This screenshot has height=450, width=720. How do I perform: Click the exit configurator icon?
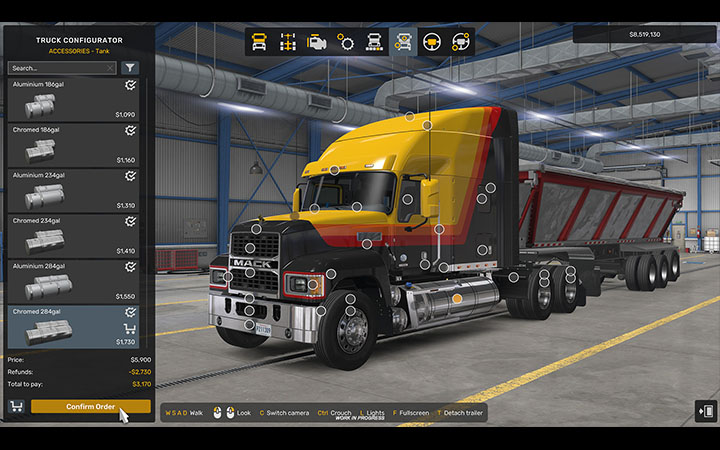coord(706,411)
